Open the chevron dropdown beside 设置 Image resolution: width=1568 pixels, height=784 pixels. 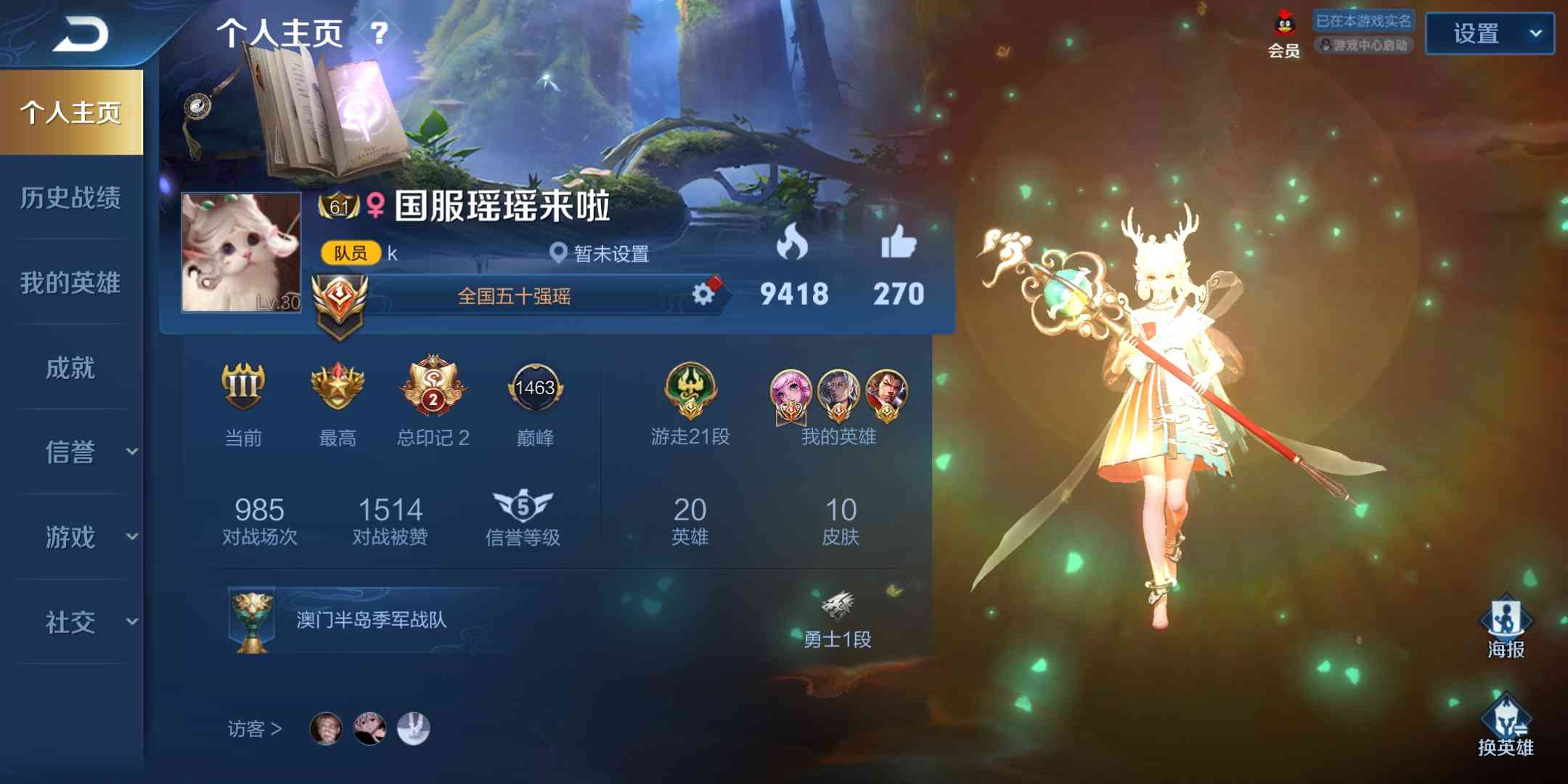pyautogui.click(x=1537, y=34)
